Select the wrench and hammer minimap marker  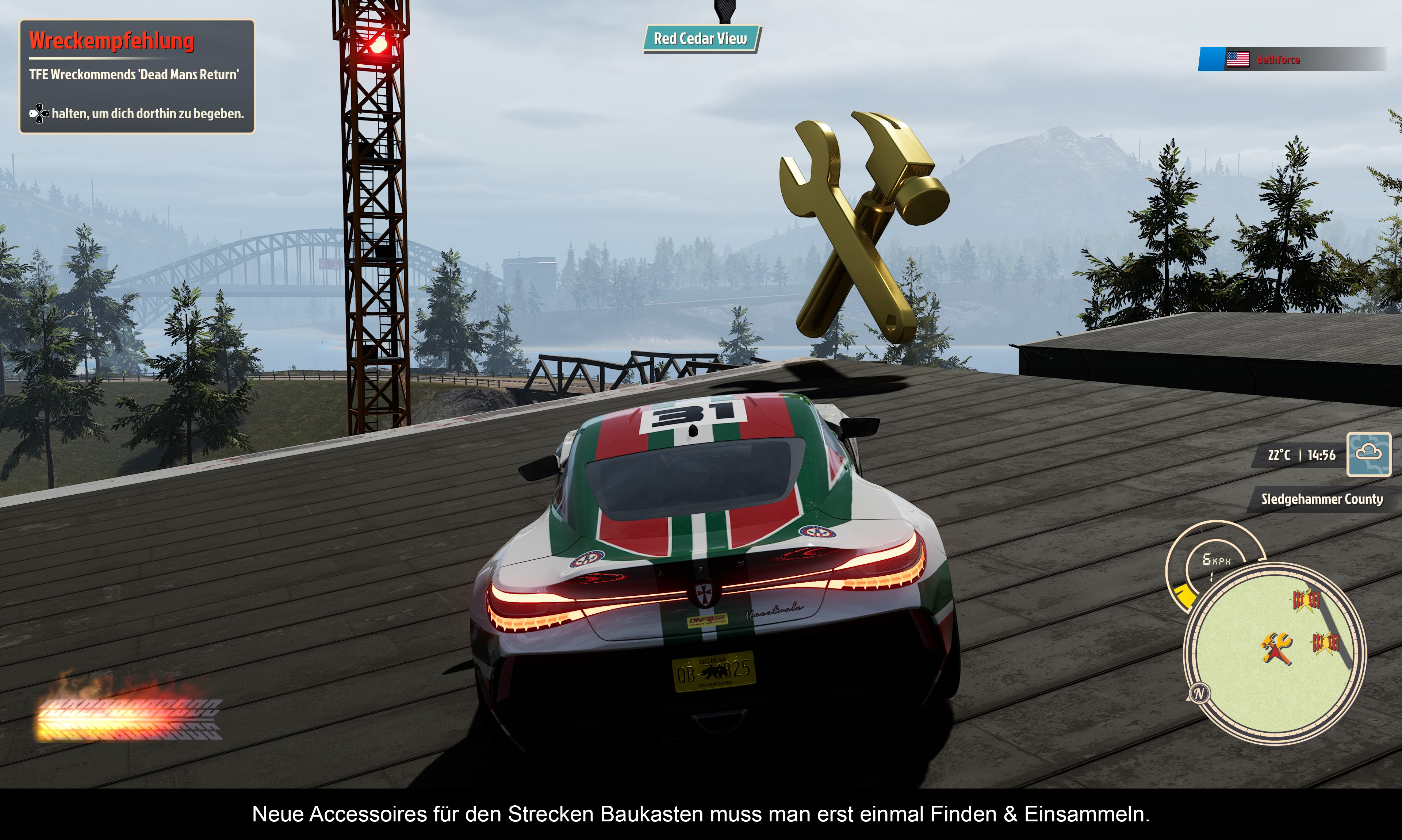(1276, 647)
